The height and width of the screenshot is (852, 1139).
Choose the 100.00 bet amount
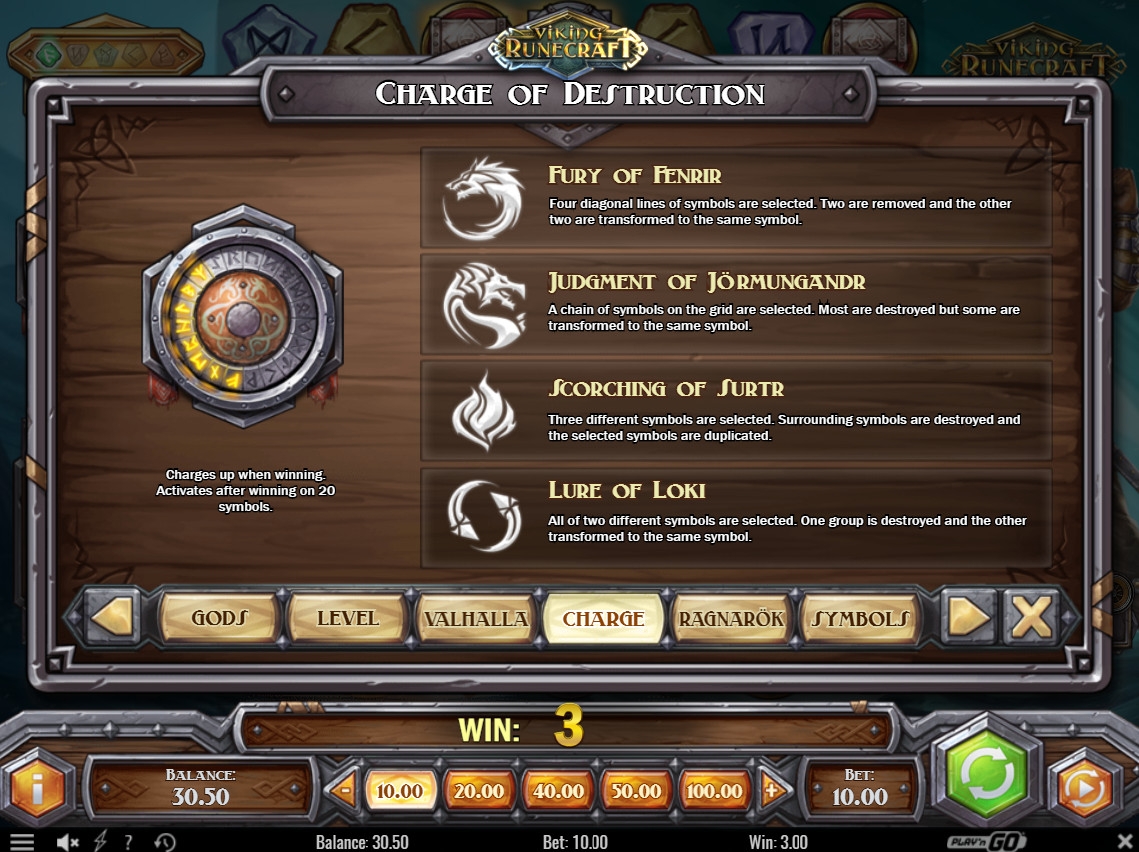715,791
